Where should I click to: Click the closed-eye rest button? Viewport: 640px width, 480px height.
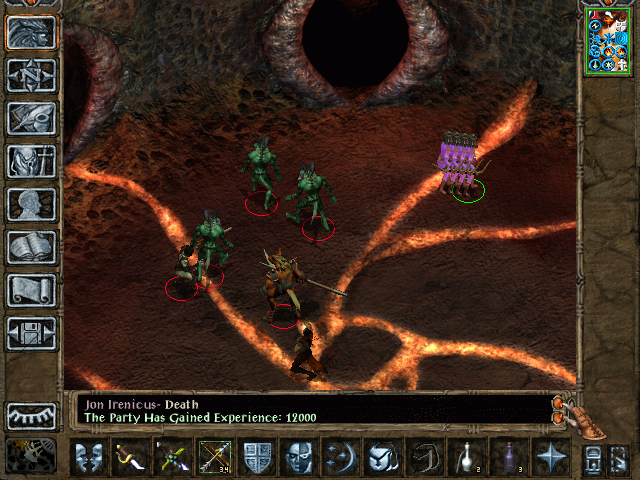[32, 415]
